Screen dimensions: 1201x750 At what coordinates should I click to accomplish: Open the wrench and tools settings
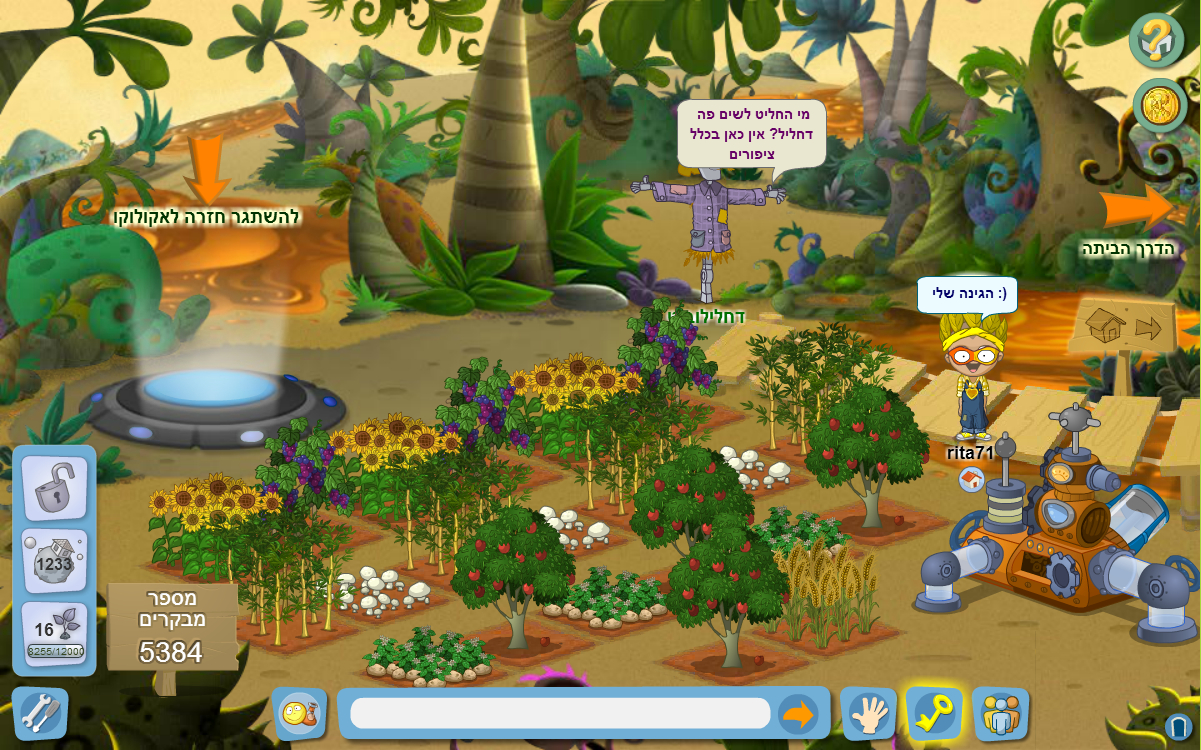pos(40,713)
